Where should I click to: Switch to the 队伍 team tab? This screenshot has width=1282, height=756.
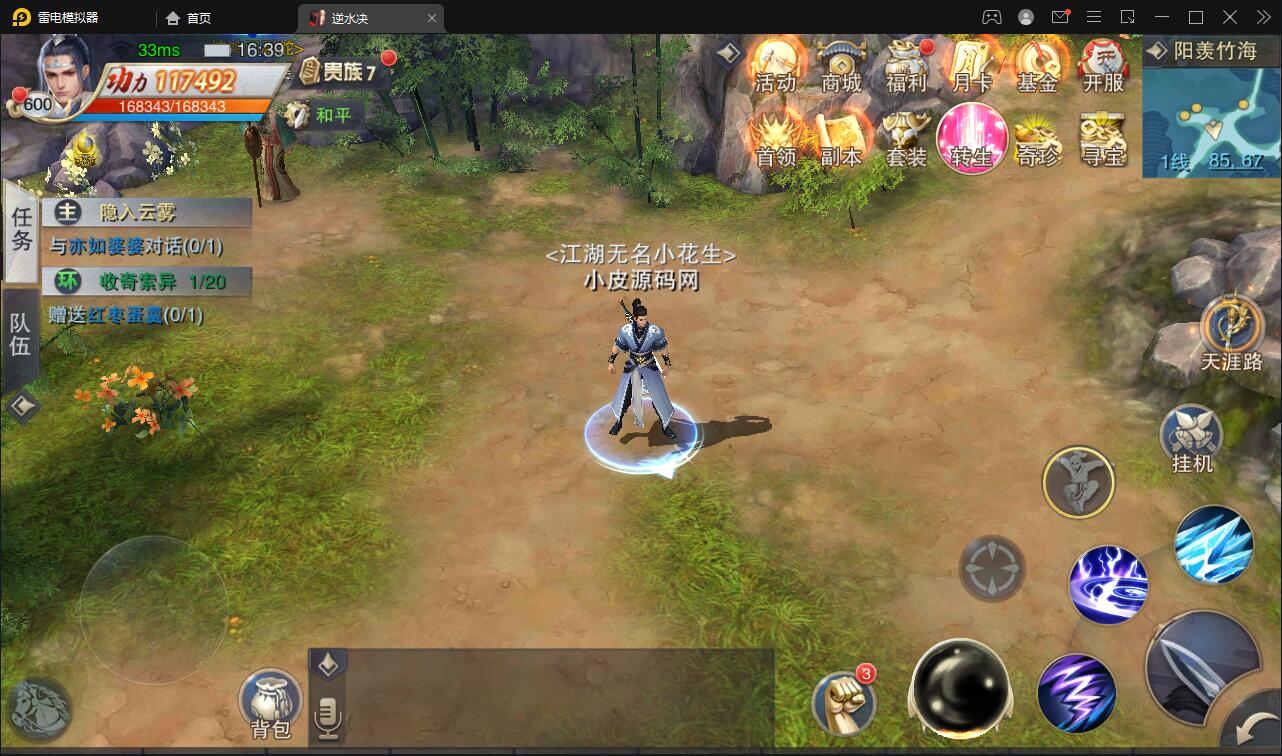coord(20,335)
